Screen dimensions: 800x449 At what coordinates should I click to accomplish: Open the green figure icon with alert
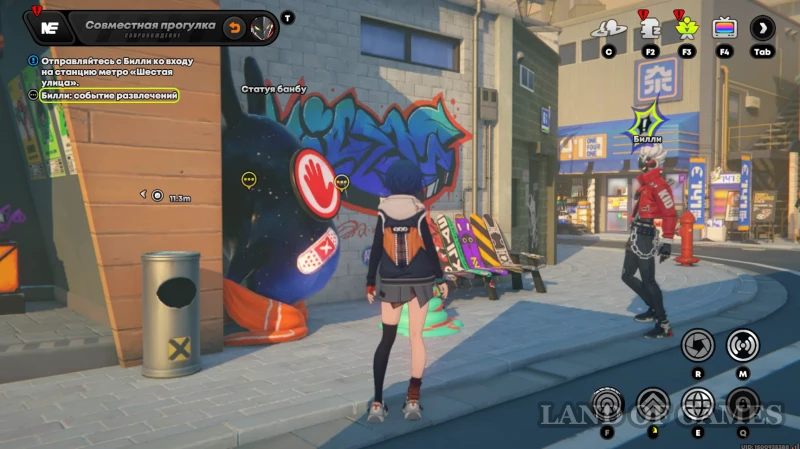tap(686, 28)
